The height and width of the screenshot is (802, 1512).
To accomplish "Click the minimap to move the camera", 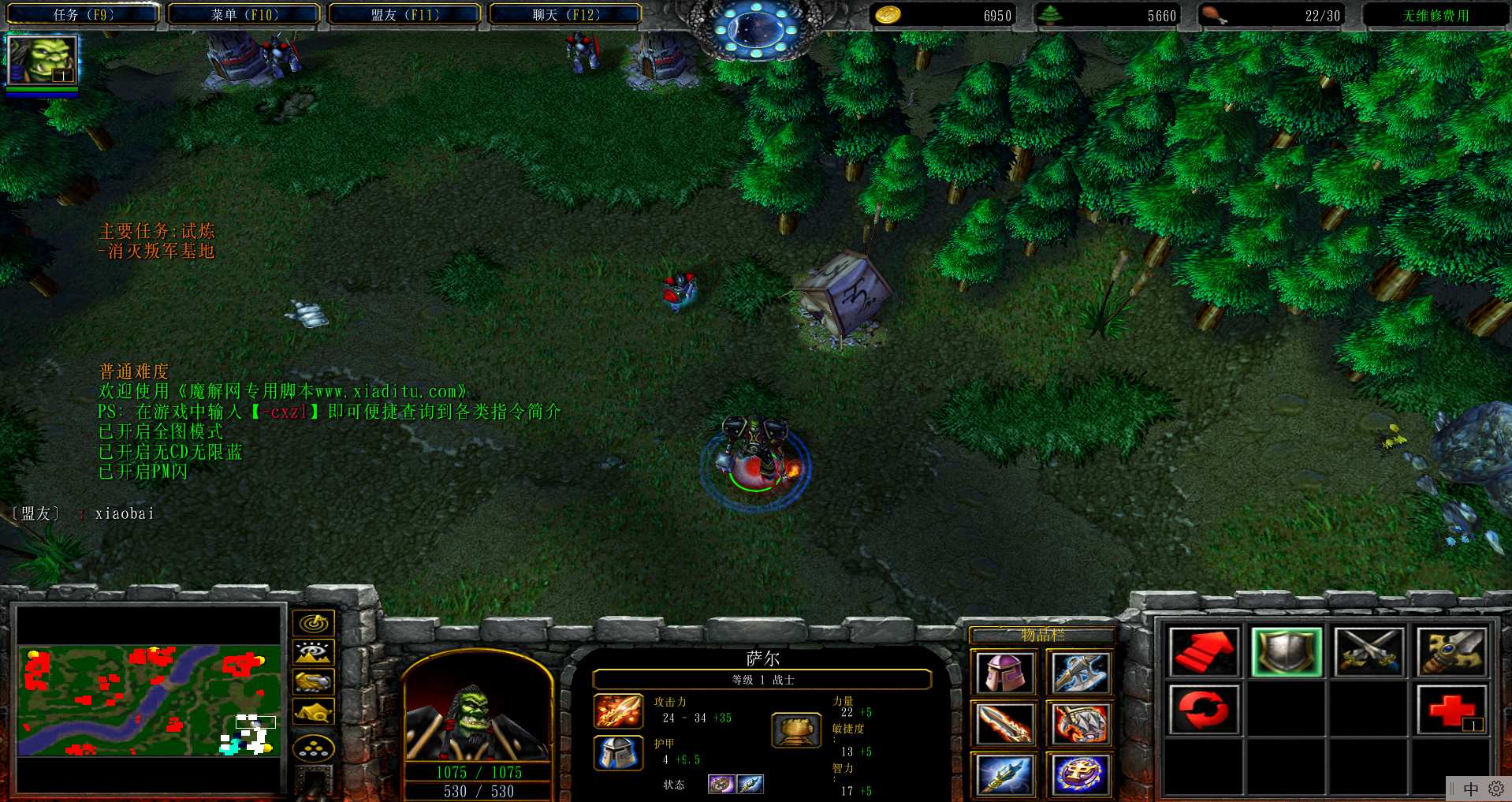I will [x=149, y=699].
